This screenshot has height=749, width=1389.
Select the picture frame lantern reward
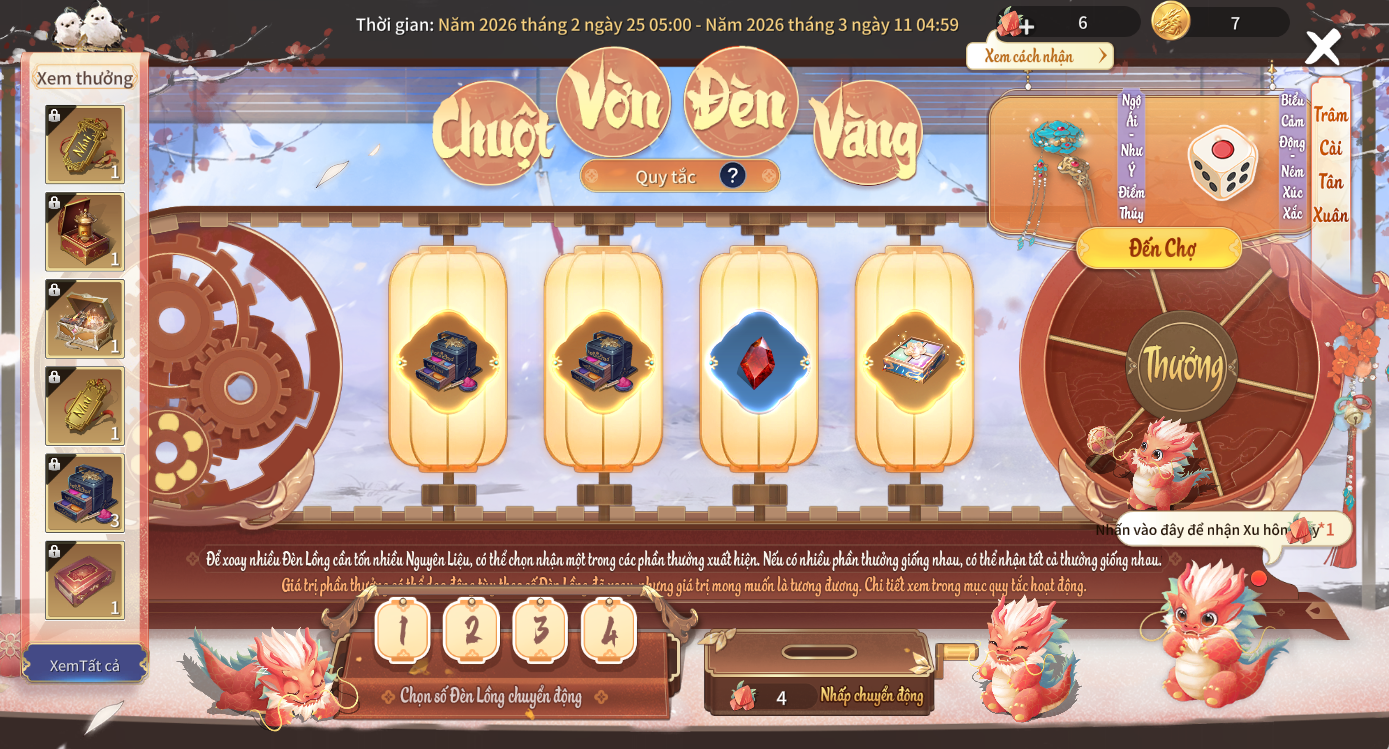click(914, 362)
